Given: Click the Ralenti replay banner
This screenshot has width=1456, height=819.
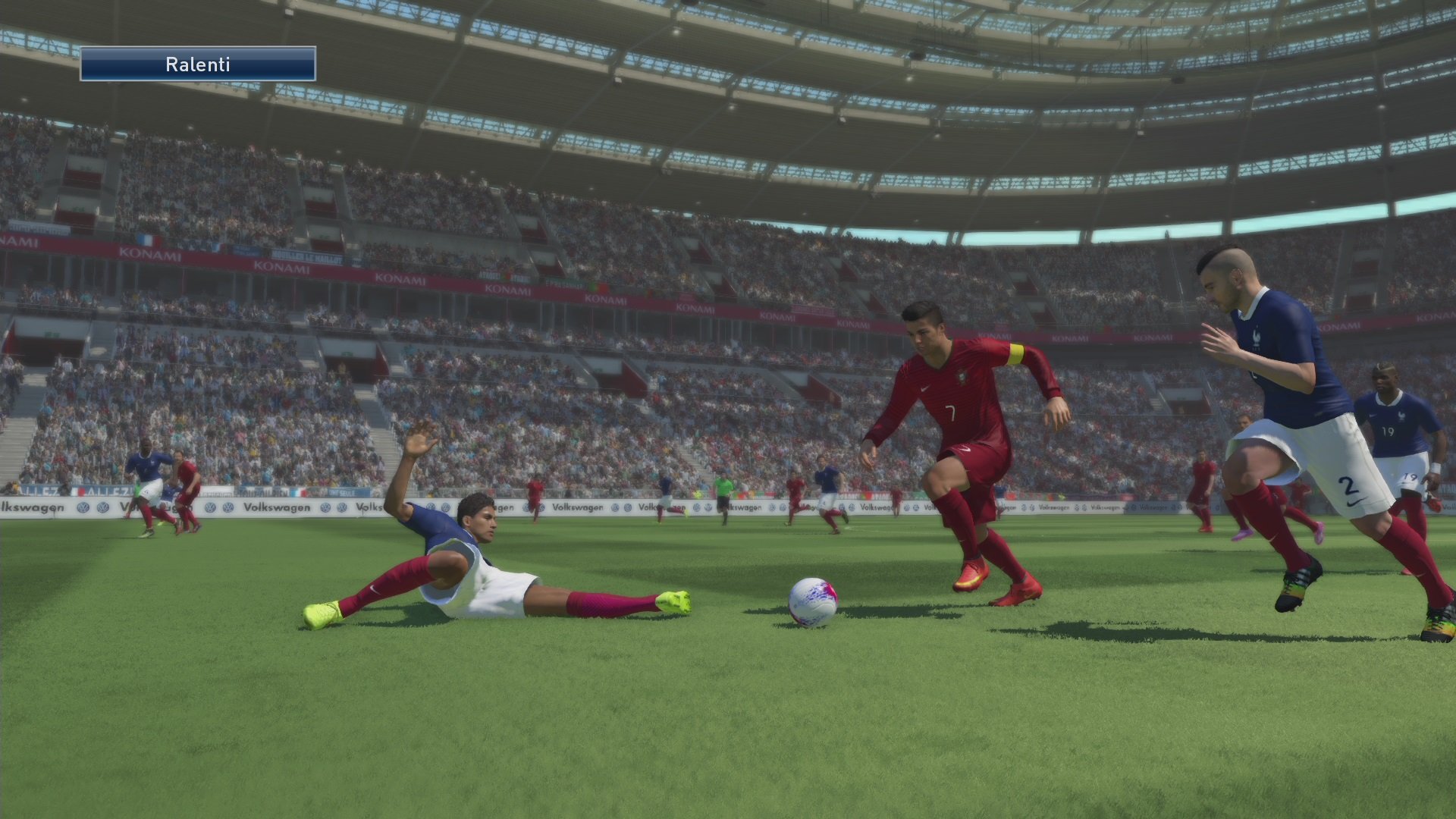Looking at the screenshot, I should 198,64.
